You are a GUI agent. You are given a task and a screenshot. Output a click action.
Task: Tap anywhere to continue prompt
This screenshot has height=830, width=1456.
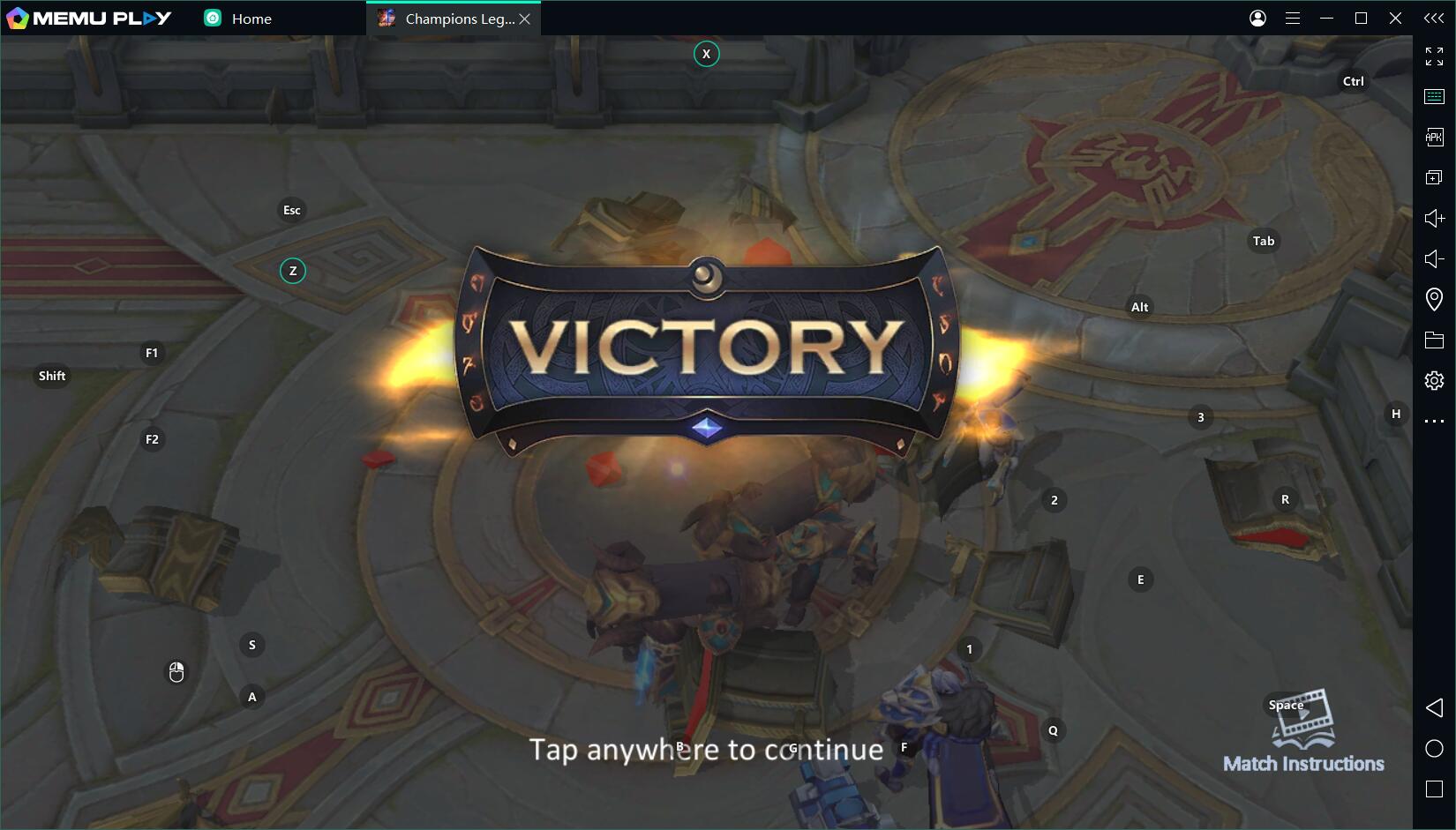pyautogui.click(x=706, y=750)
